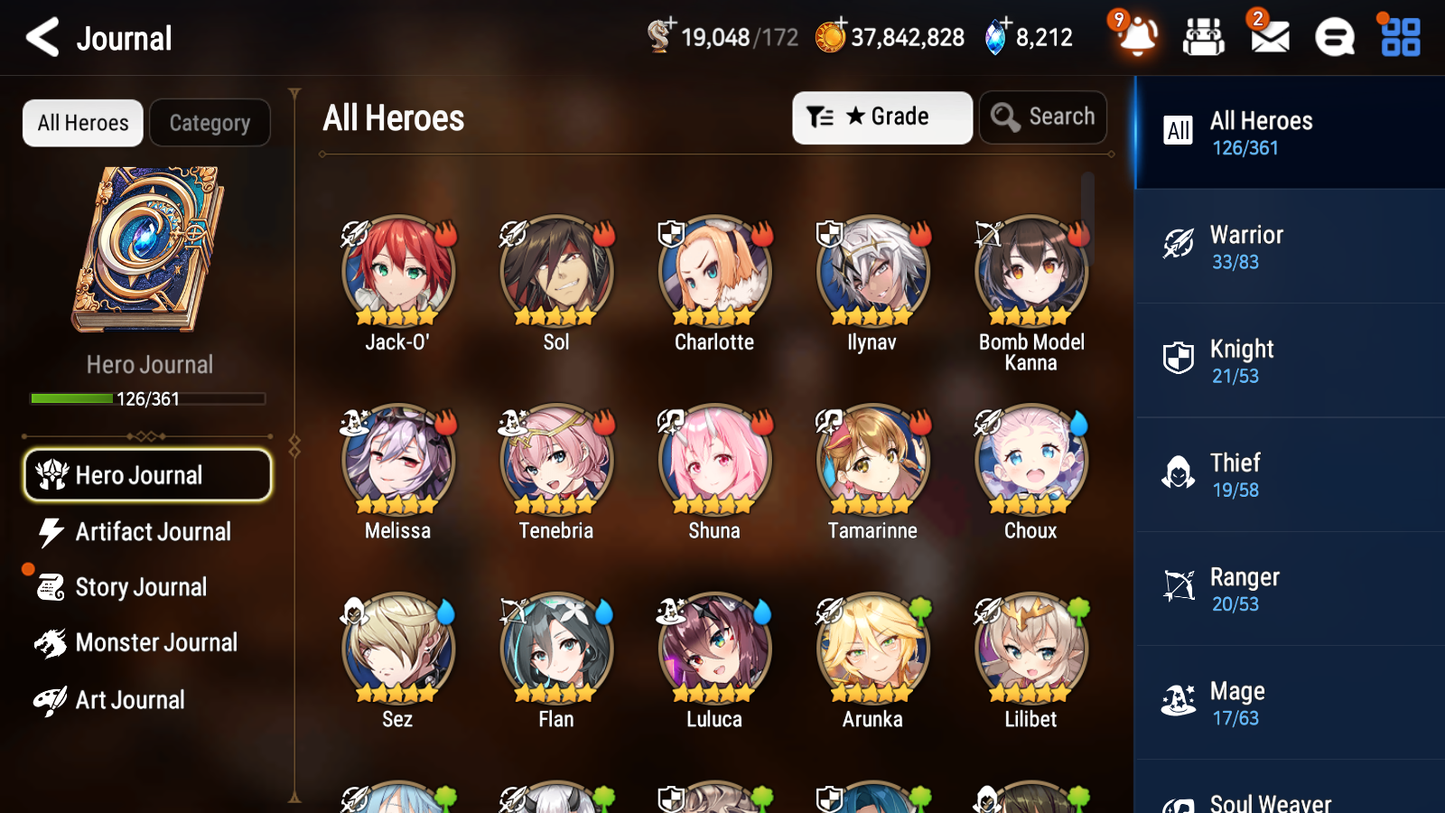Open the Grade filter dropdown
The width and height of the screenshot is (1445, 813).
click(882, 117)
